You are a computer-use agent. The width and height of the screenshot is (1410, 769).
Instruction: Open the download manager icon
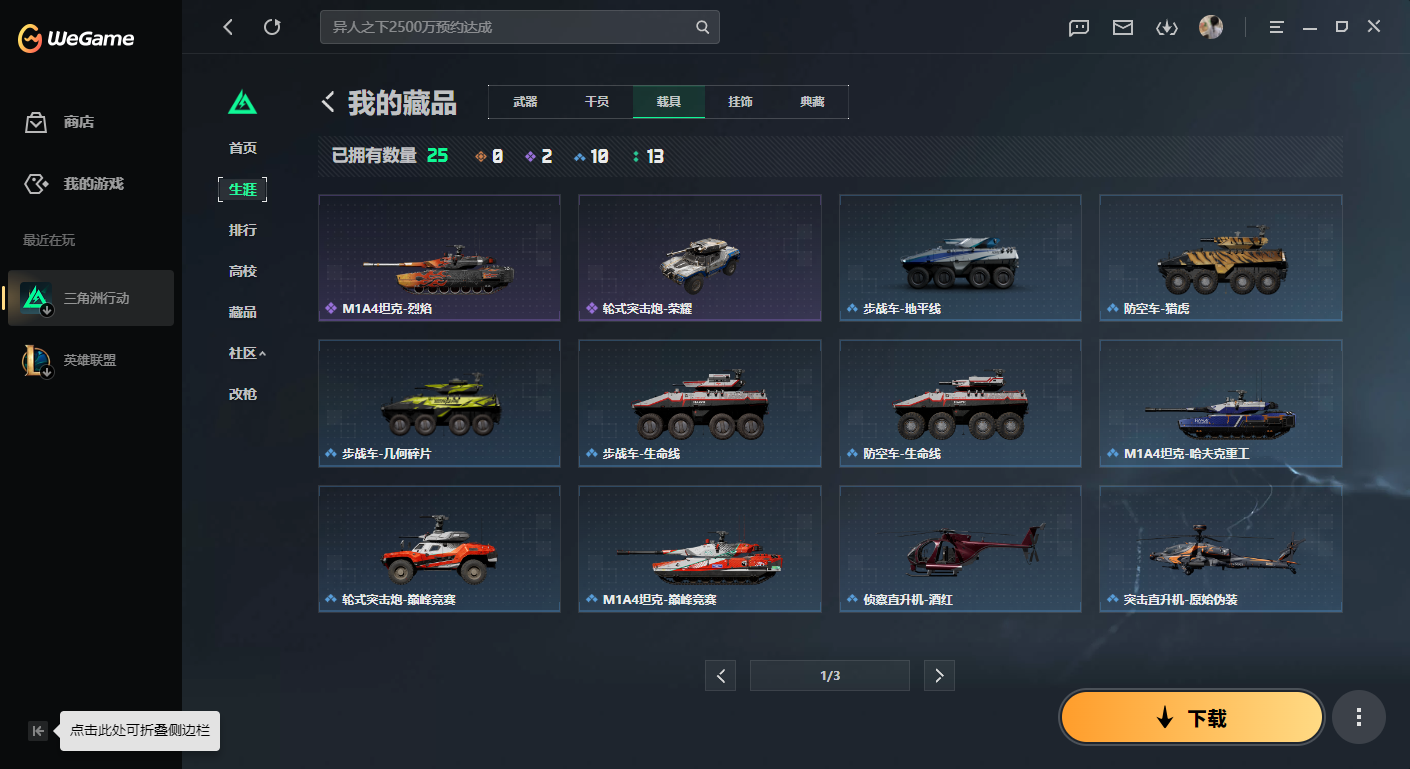tap(1166, 28)
